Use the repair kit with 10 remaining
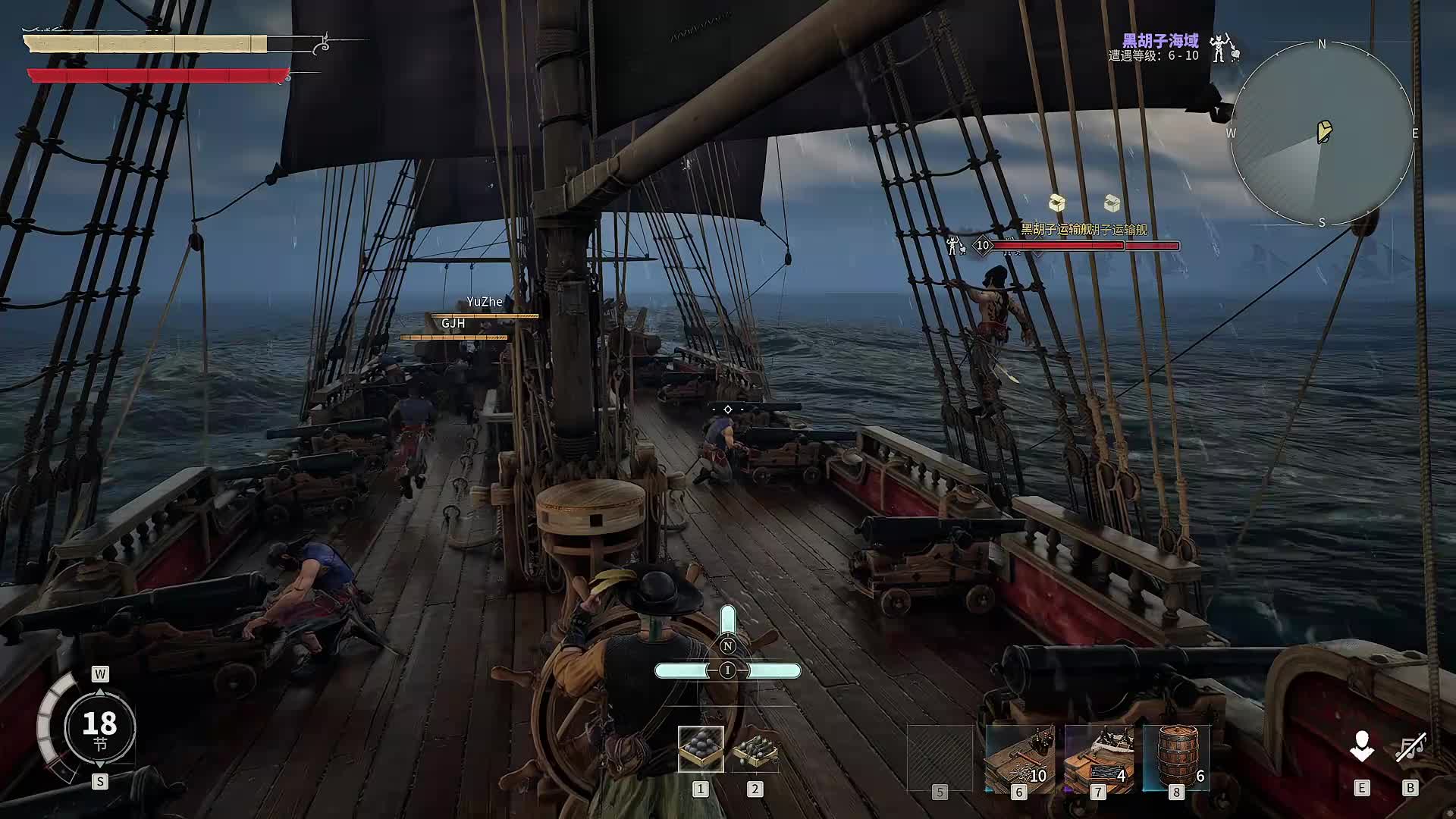Screen dimensions: 1456x819 coord(1018,758)
